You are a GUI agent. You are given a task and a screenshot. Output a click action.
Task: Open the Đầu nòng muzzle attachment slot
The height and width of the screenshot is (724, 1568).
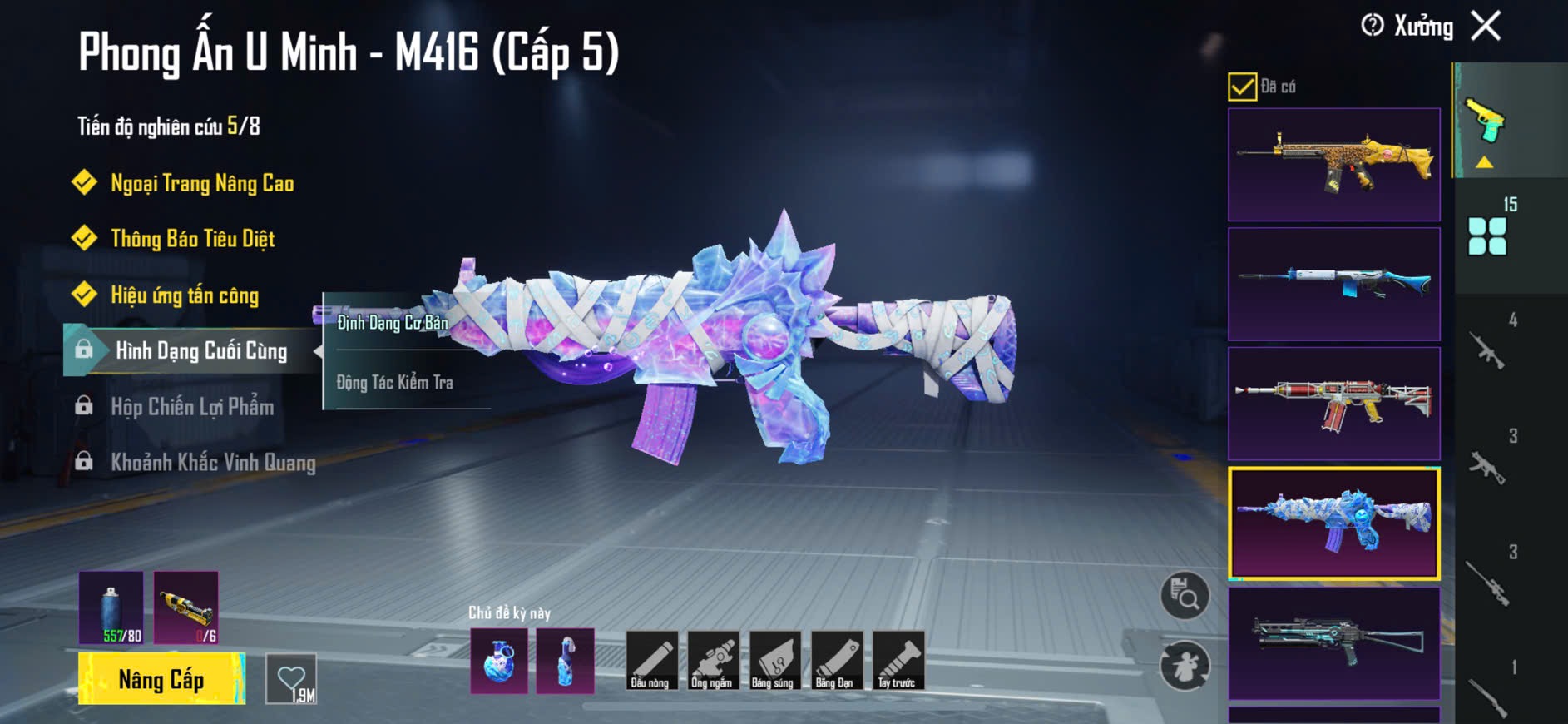pyautogui.click(x=650, y=661)
